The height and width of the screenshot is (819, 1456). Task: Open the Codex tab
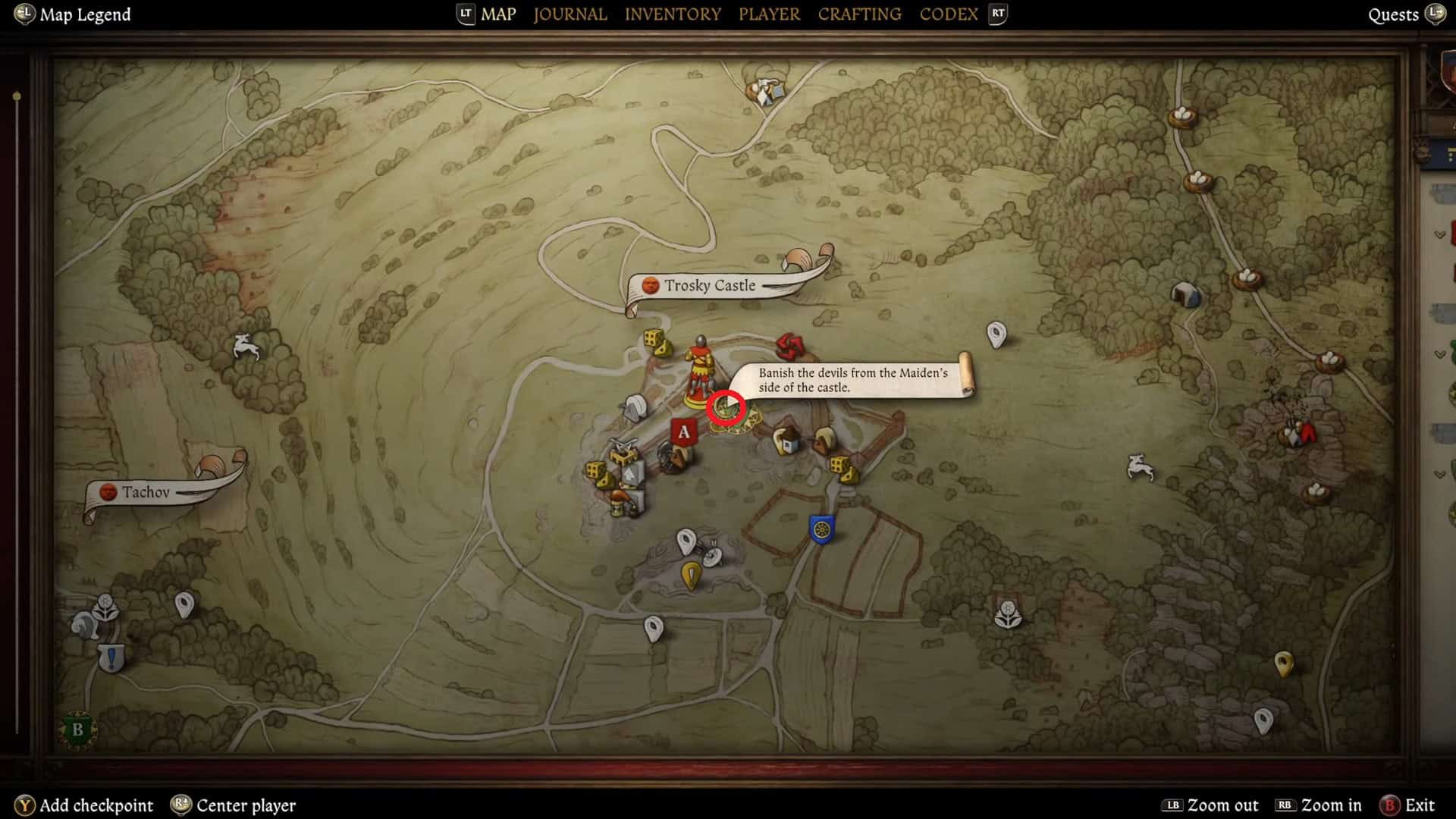tap(948, 14)
